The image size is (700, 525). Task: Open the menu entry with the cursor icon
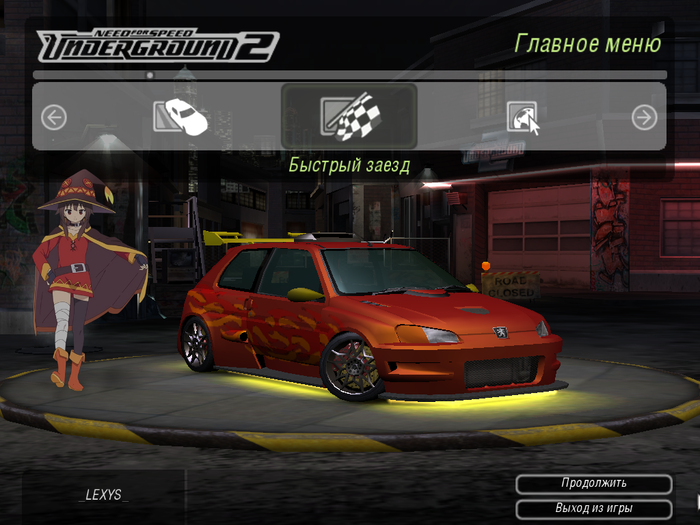tap(522, 118)
